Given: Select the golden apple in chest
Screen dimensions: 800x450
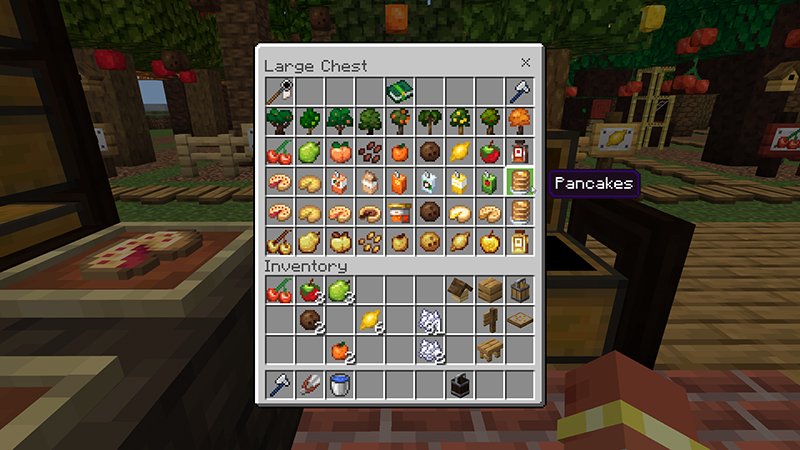Looking at the screenshot, I should coord(490,242).
